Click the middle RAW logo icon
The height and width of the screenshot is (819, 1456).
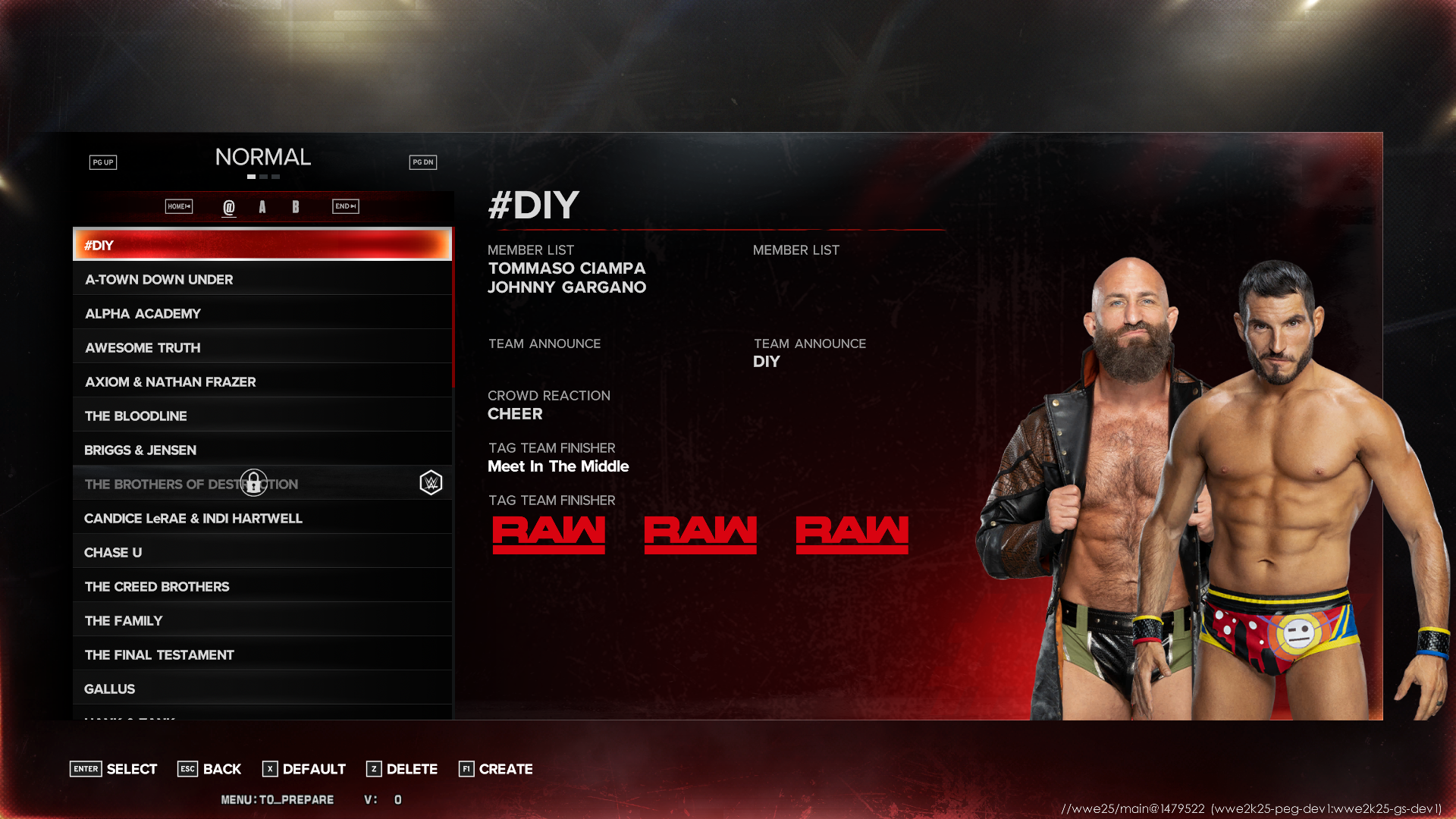coord(700,532)
